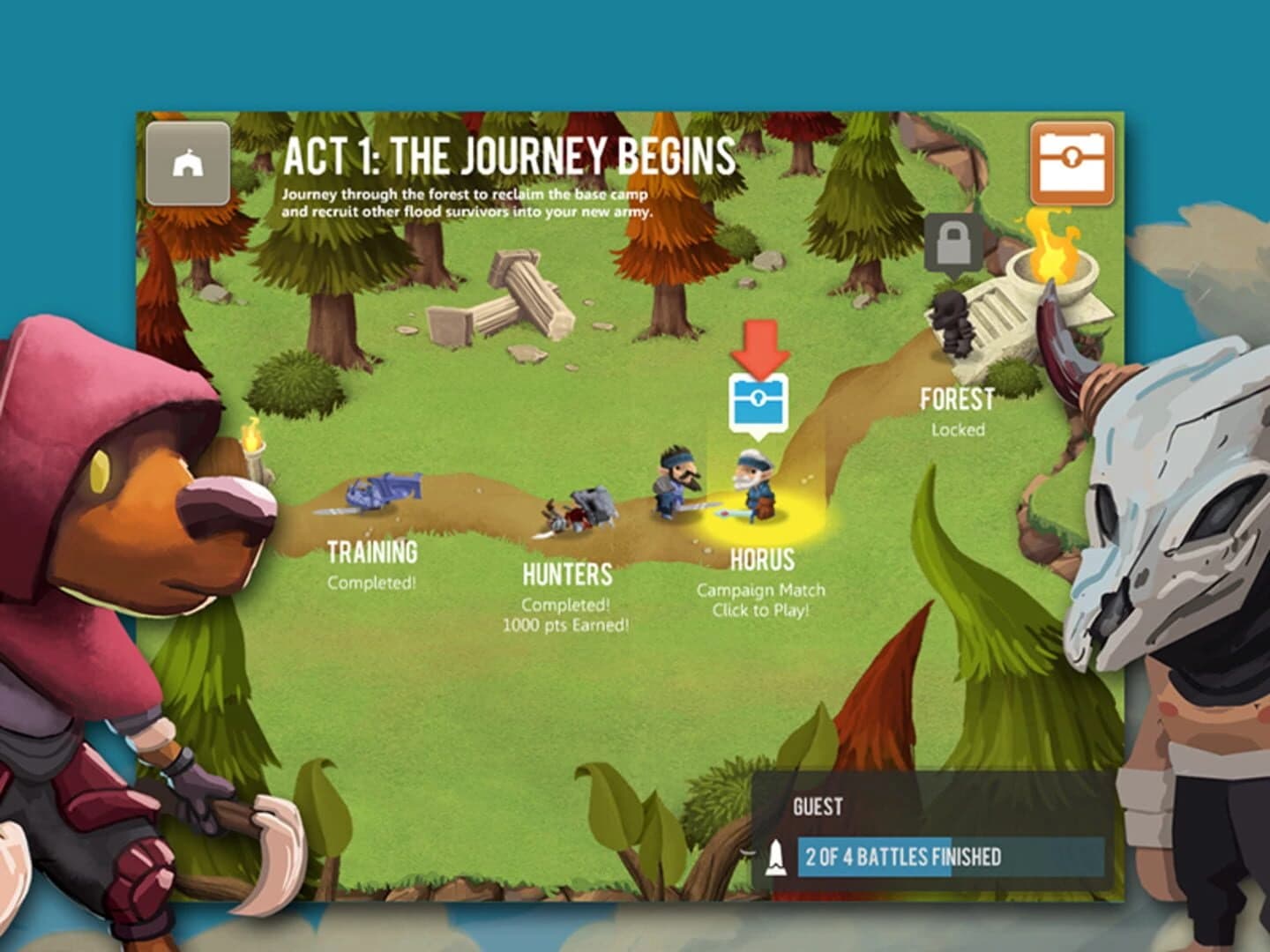This screenshot has height=952, width=1270.
Task: Click the Act 1 title heading
Action: [510, 159]
